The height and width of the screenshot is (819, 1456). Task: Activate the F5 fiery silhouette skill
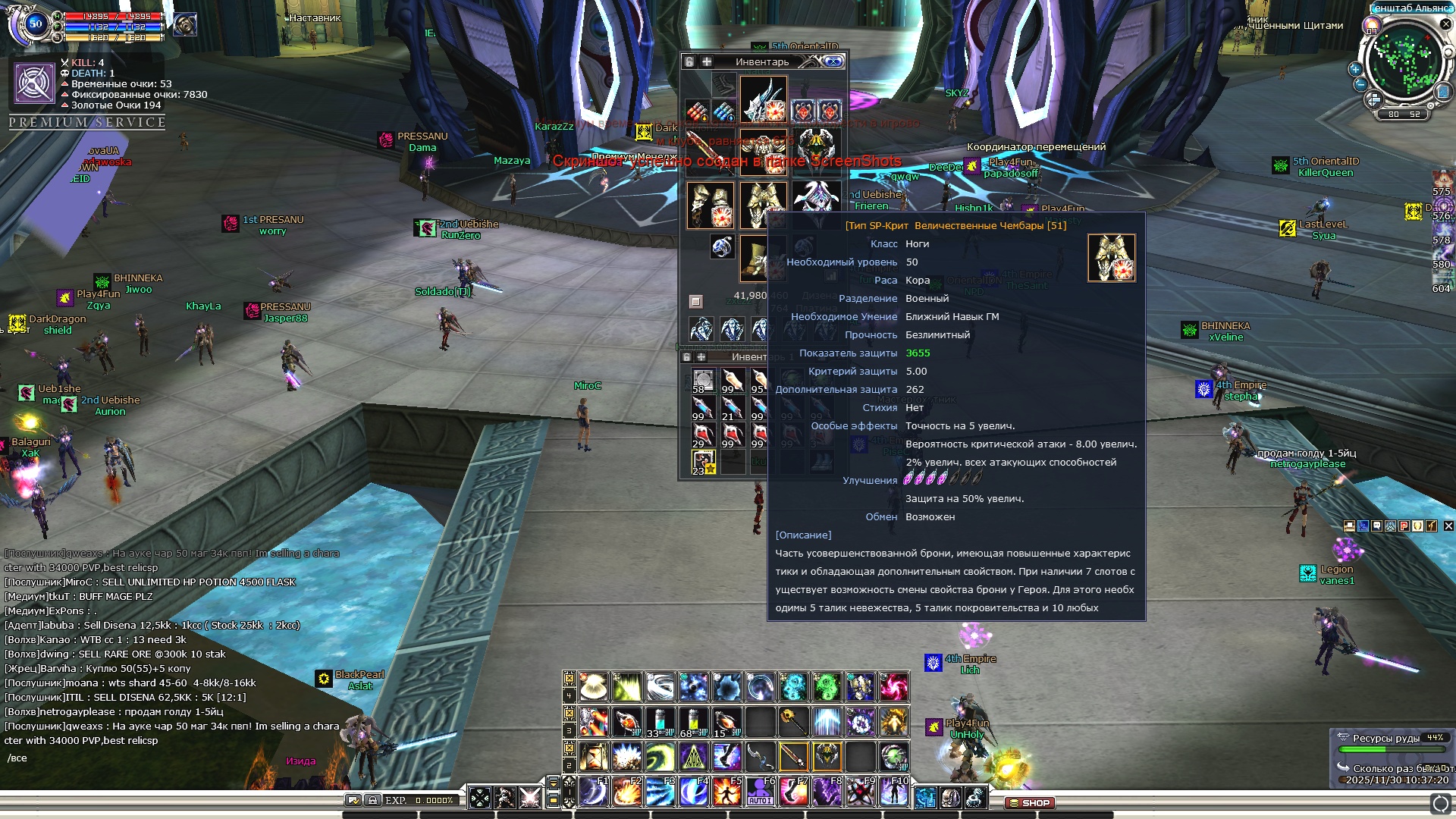click(x=726, y=792)
